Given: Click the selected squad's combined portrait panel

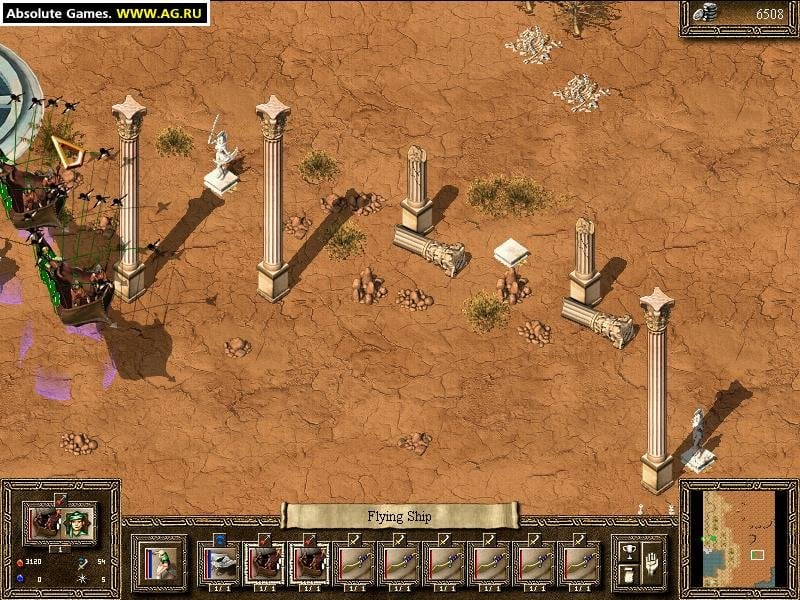Looking at the screenshot, I should pyautogui.click(x=61, y=521).
